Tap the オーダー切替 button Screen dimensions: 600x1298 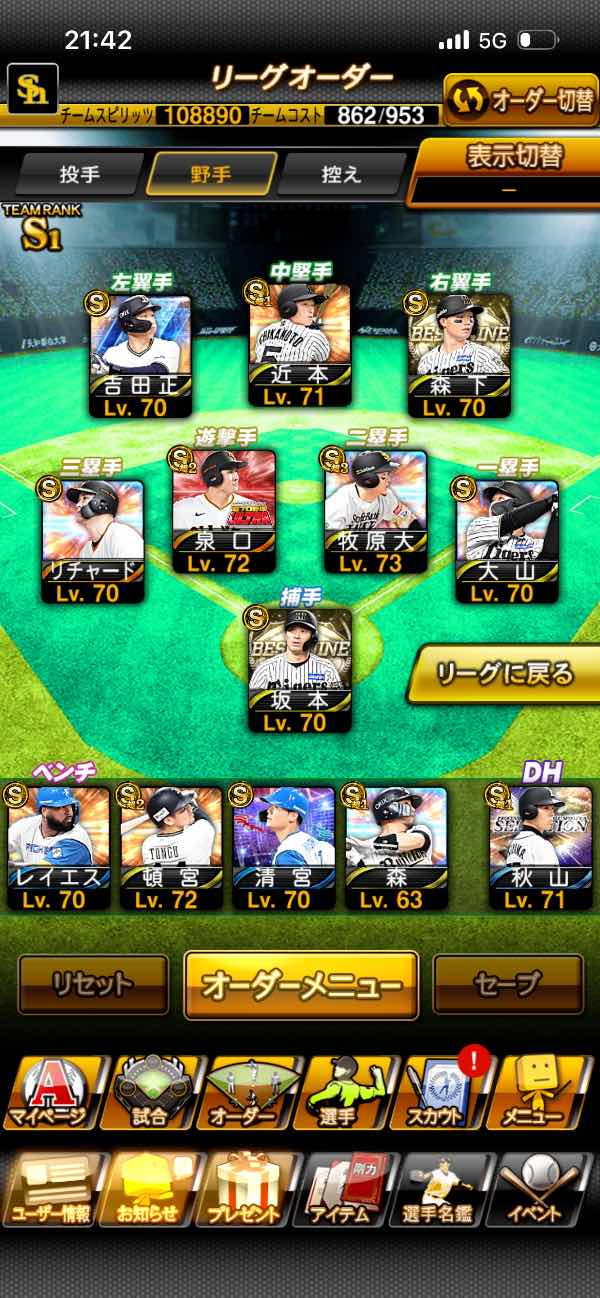coord(520,101)
